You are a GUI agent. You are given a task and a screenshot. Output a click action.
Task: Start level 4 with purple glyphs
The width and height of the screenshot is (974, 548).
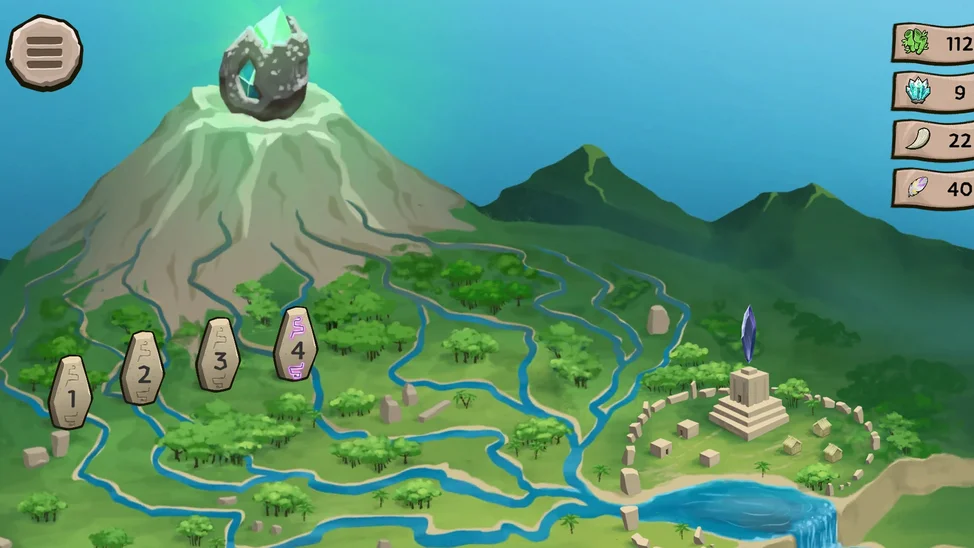pos(296,344)
